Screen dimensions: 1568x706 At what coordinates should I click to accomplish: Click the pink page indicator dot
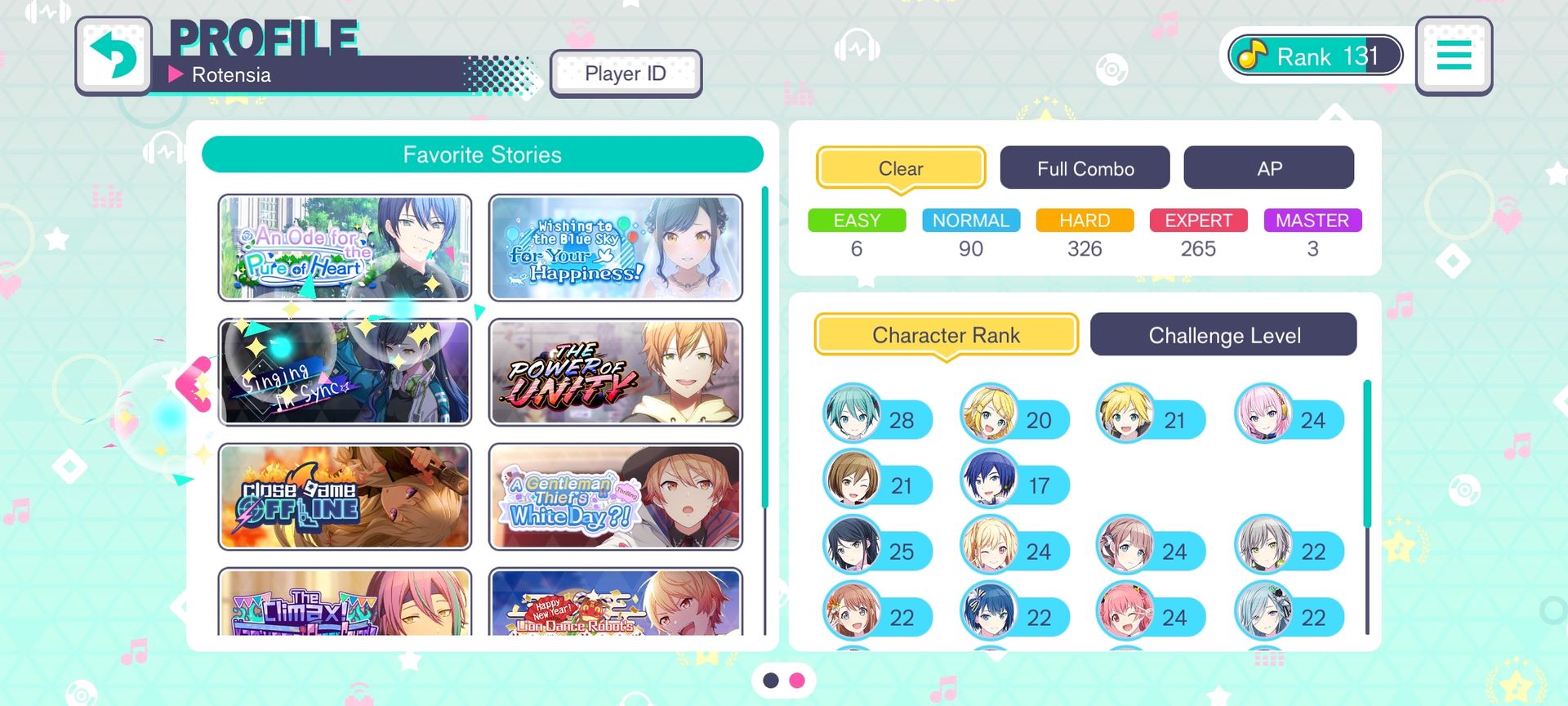tap(797, 680)
